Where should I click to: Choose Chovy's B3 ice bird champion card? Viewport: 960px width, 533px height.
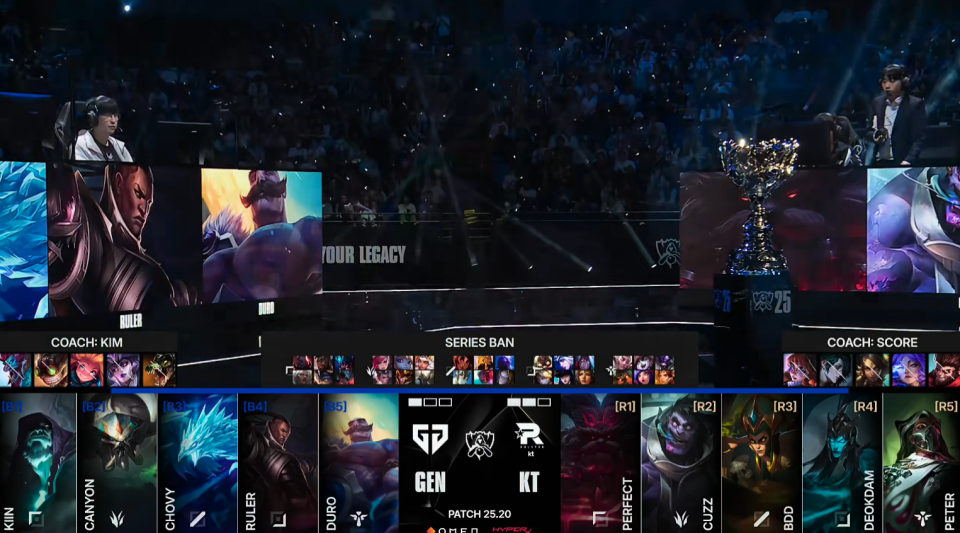(x=198, y=462)
